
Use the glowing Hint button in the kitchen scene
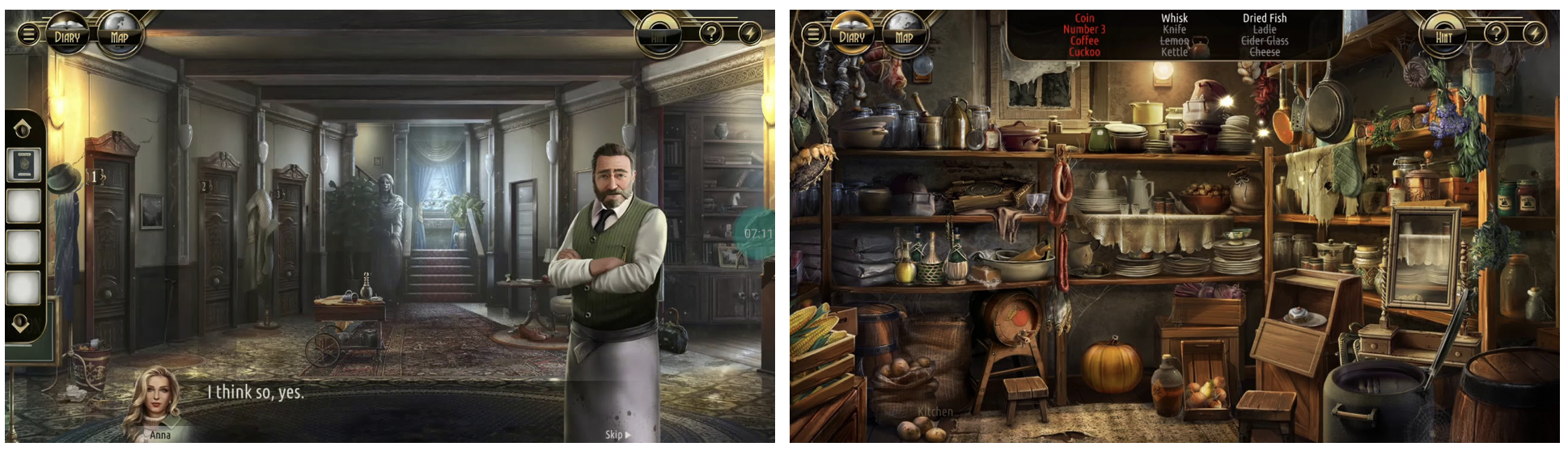point(1443,36)
